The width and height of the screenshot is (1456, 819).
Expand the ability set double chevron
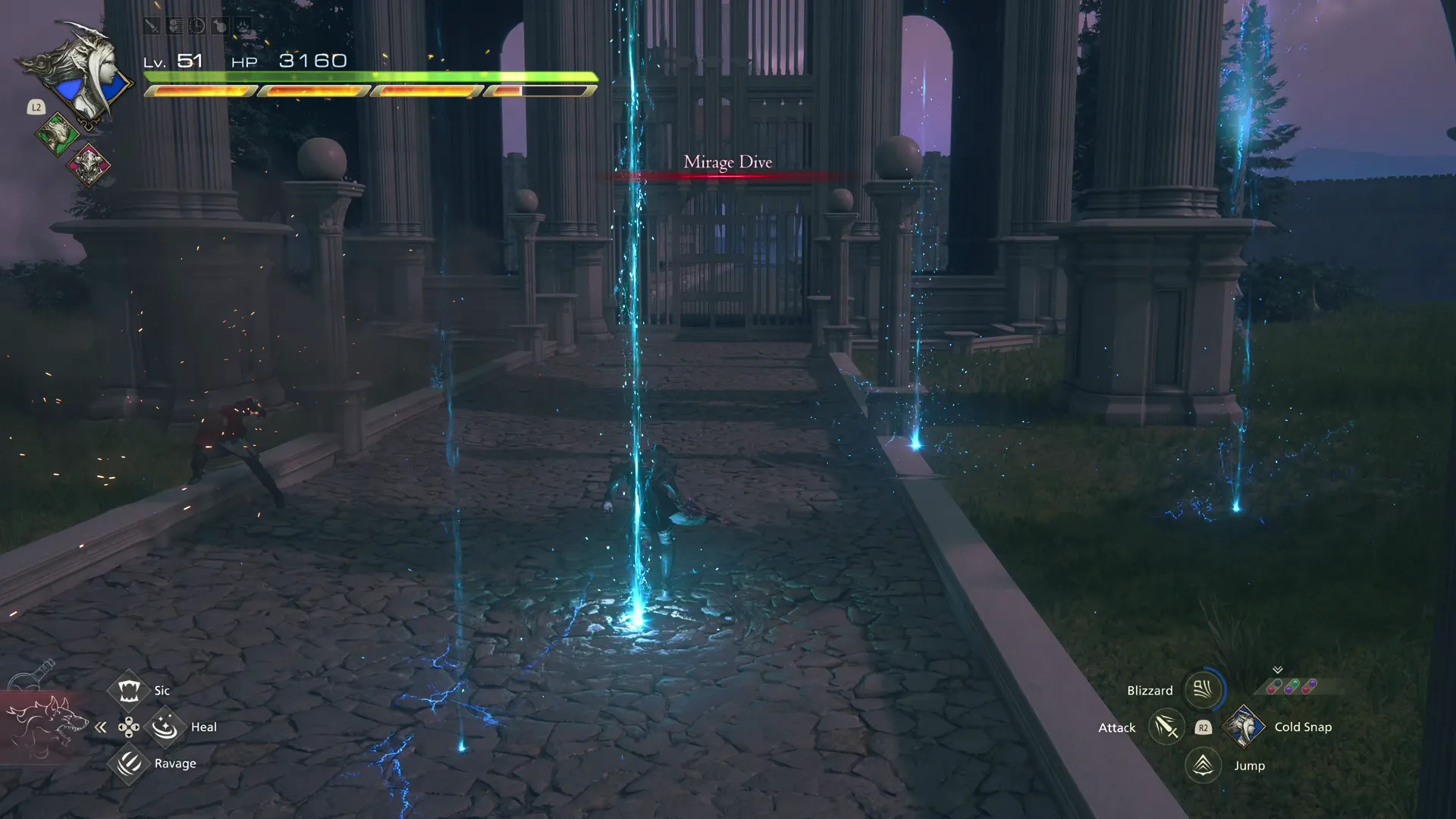1277,670
